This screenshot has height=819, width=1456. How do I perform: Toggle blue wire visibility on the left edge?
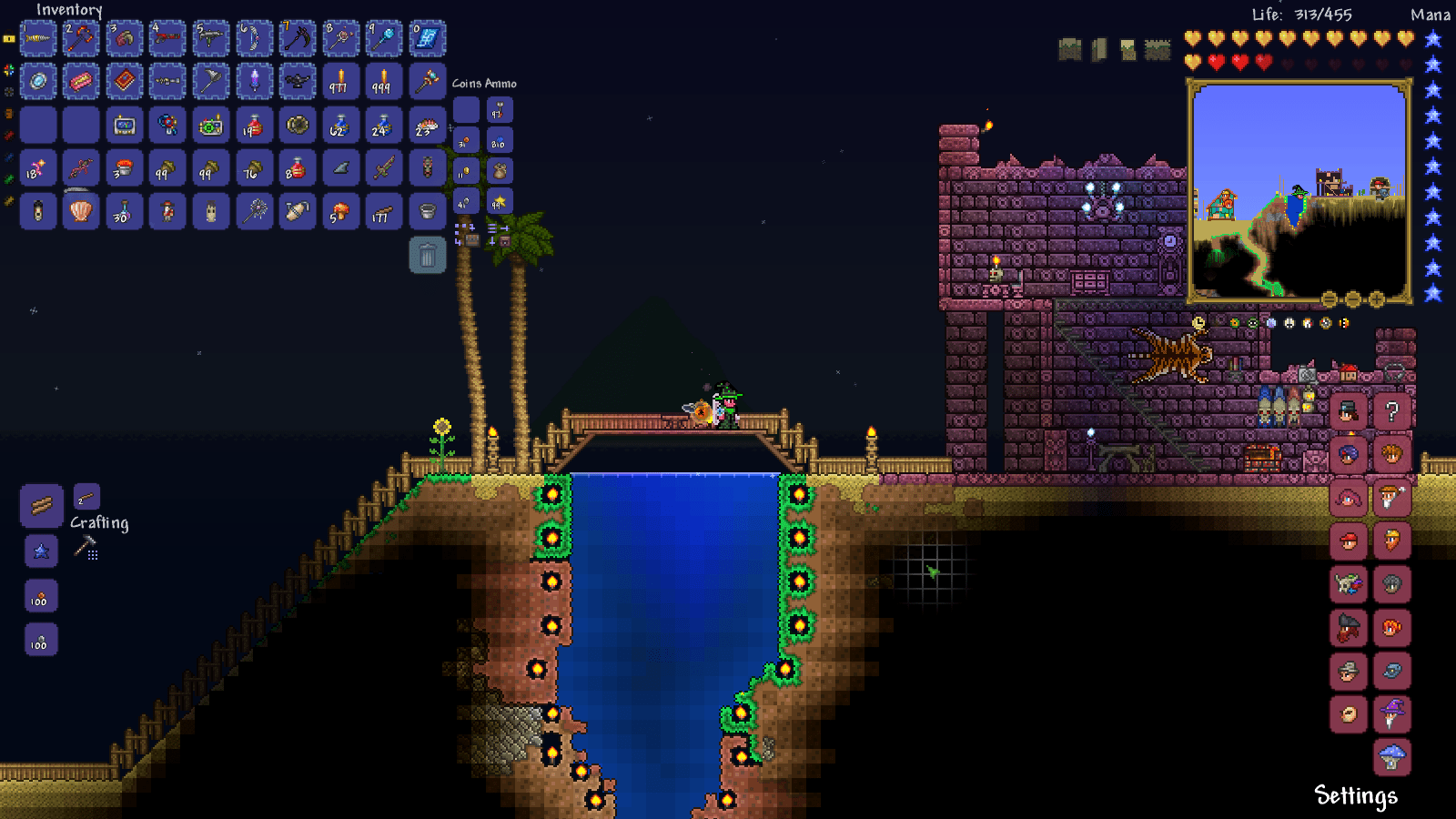[x=8, y=157]
